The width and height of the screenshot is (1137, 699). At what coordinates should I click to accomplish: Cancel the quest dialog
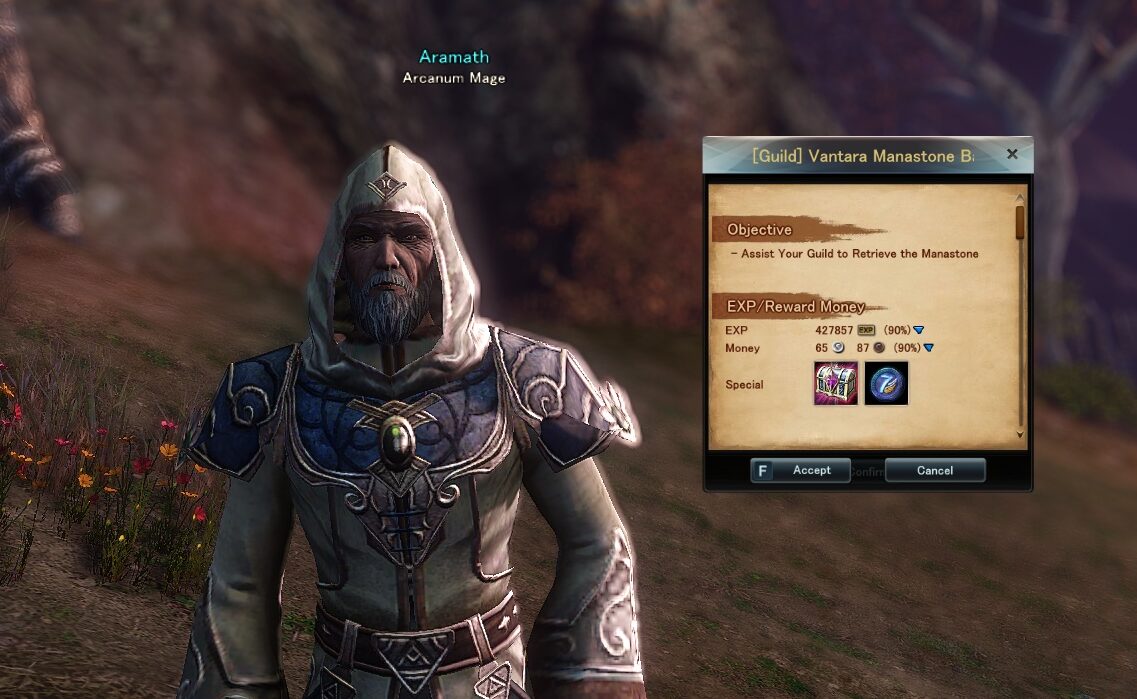pos(935,470)
